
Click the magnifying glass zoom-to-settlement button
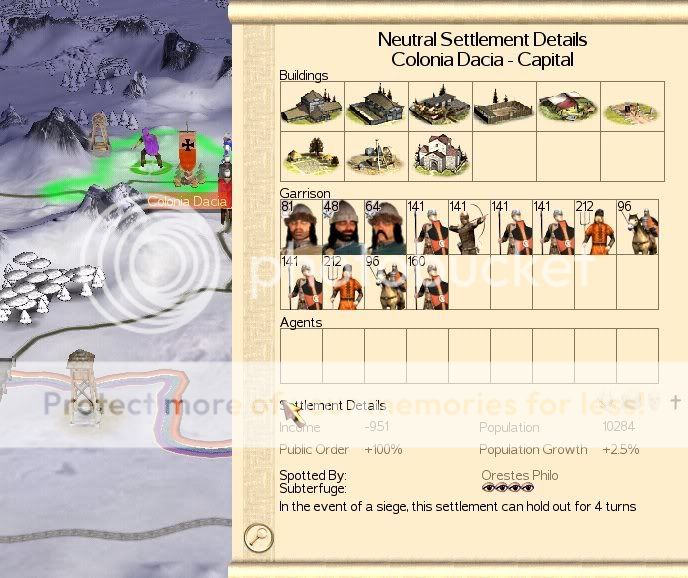pyautogui.click(x=259, y=538)
